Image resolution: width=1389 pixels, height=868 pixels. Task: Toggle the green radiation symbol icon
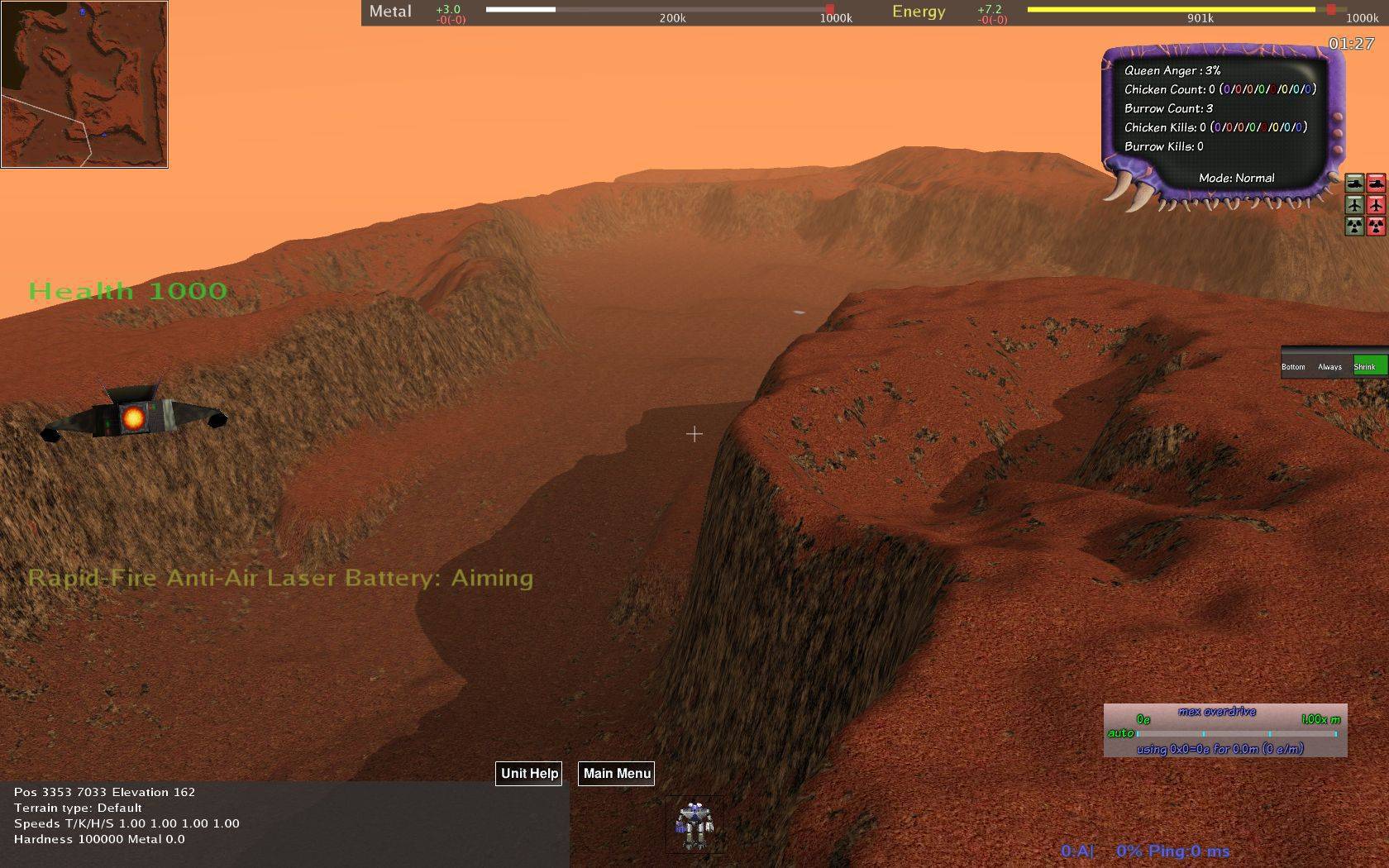pos(1354,226)
